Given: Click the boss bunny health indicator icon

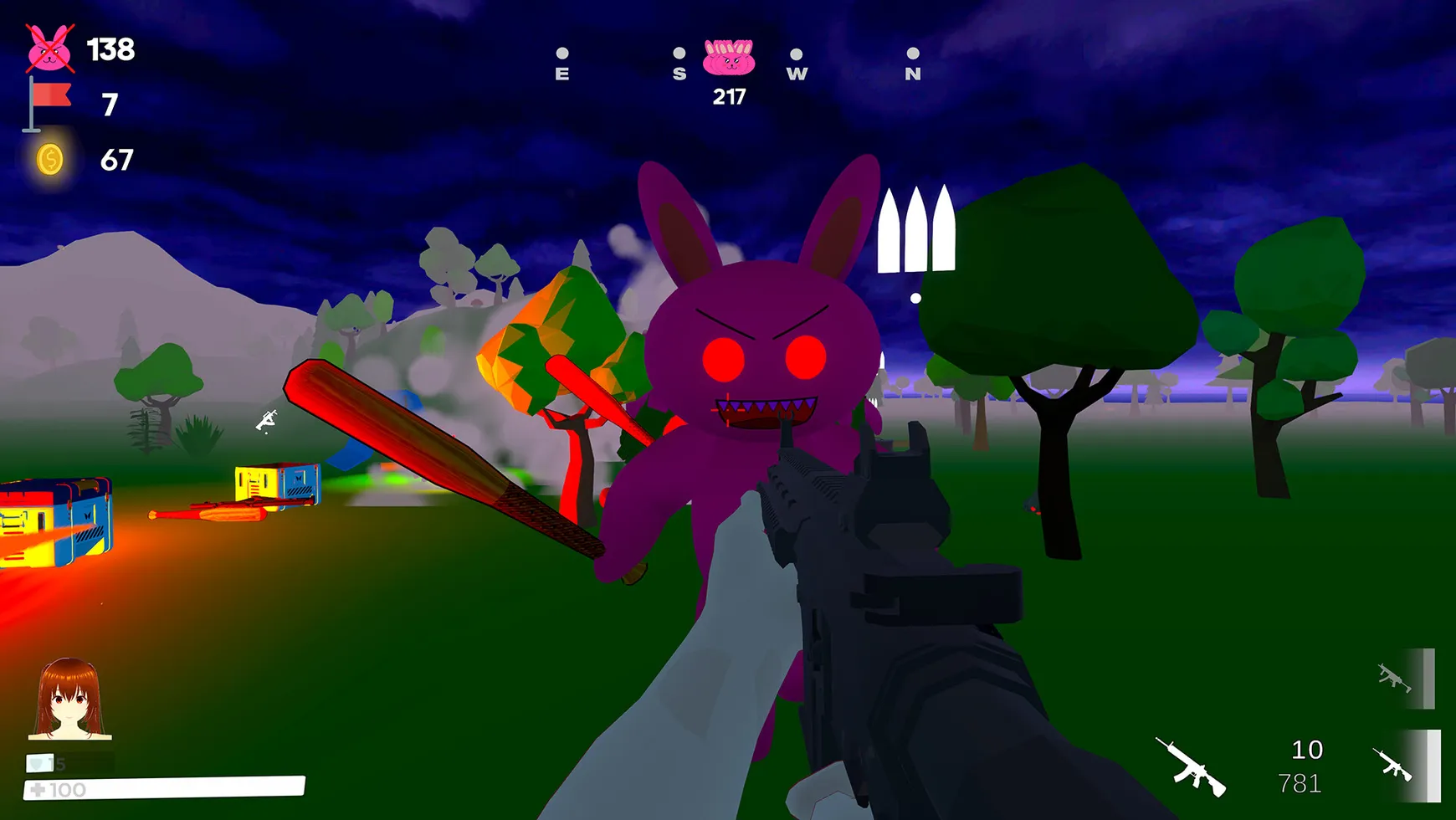Looking at the screenshot, I should (x=730, y=57).
